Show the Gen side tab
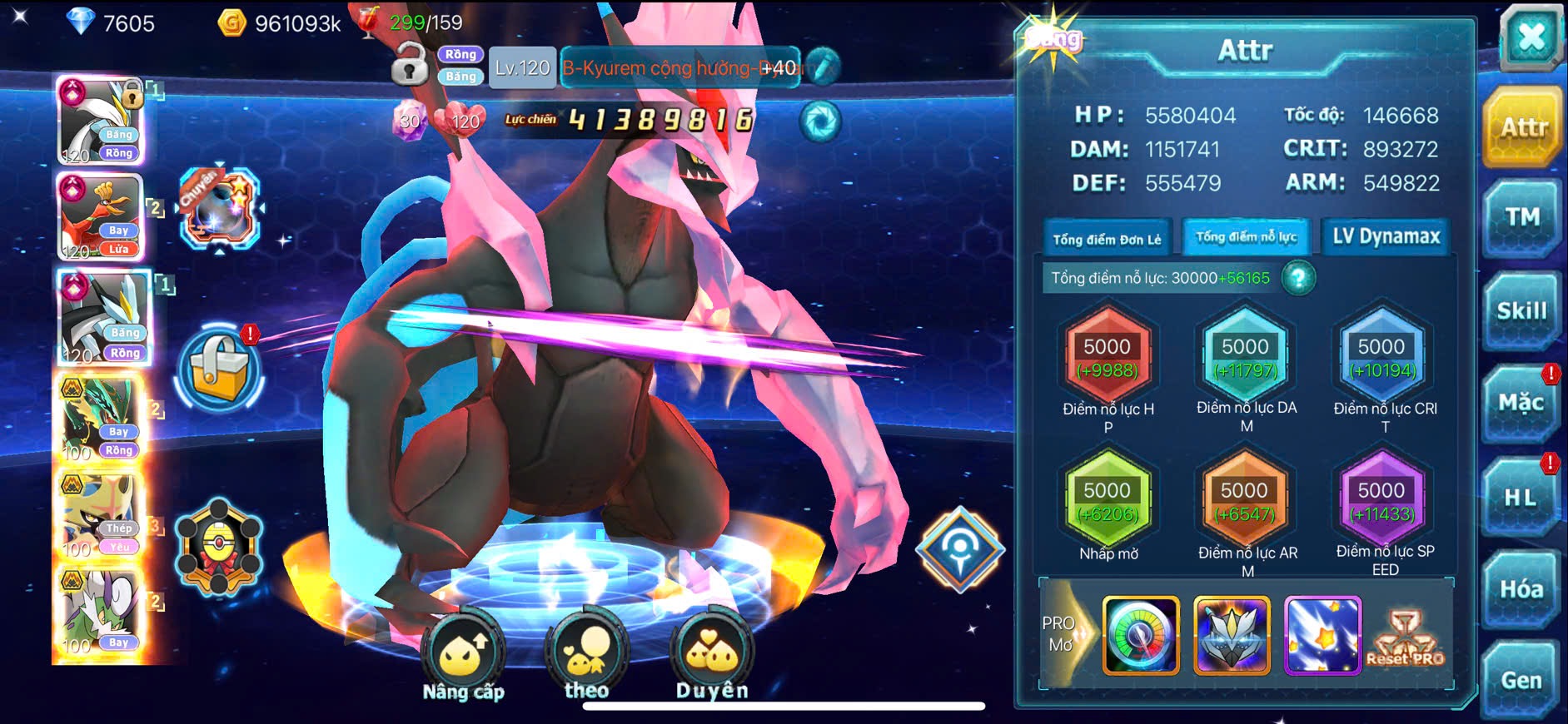Image resolution: width=1568 pixels, height=724 pixels. (1521, 681)
